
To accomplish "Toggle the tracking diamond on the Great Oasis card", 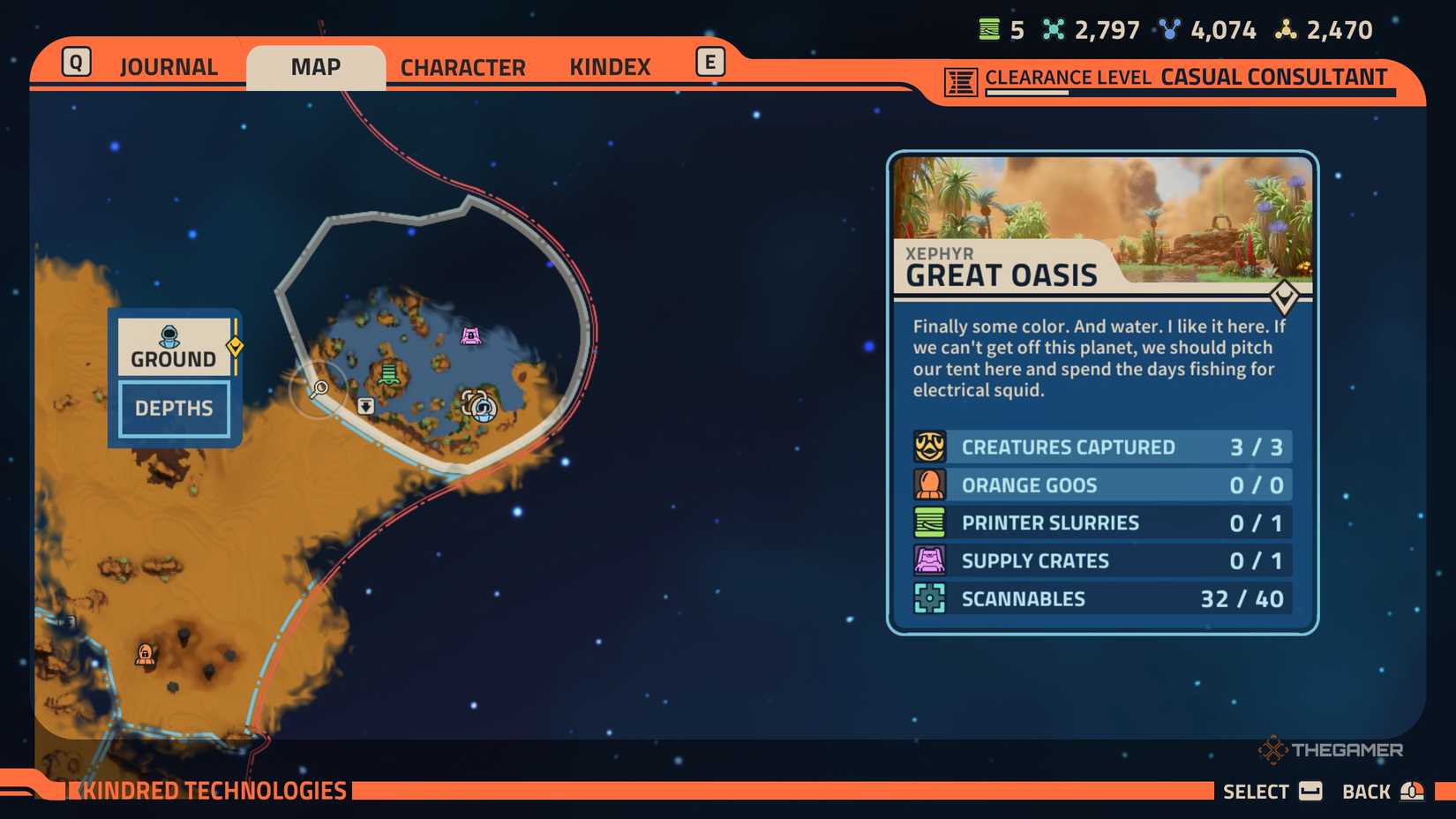I will [x=1285, y=297].
